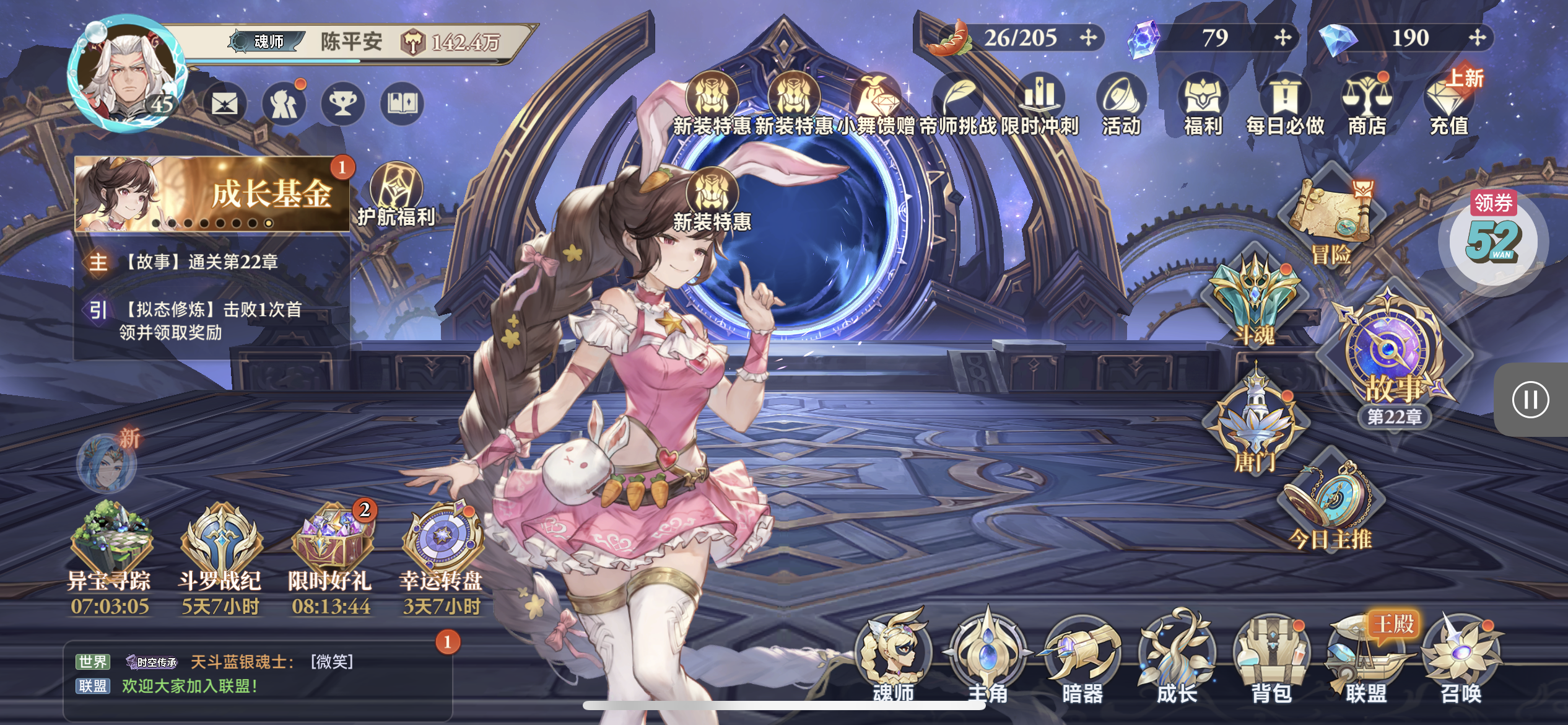1568x725 pixels.
Task: Open the mail envelope icon
Action: point(224,103)
